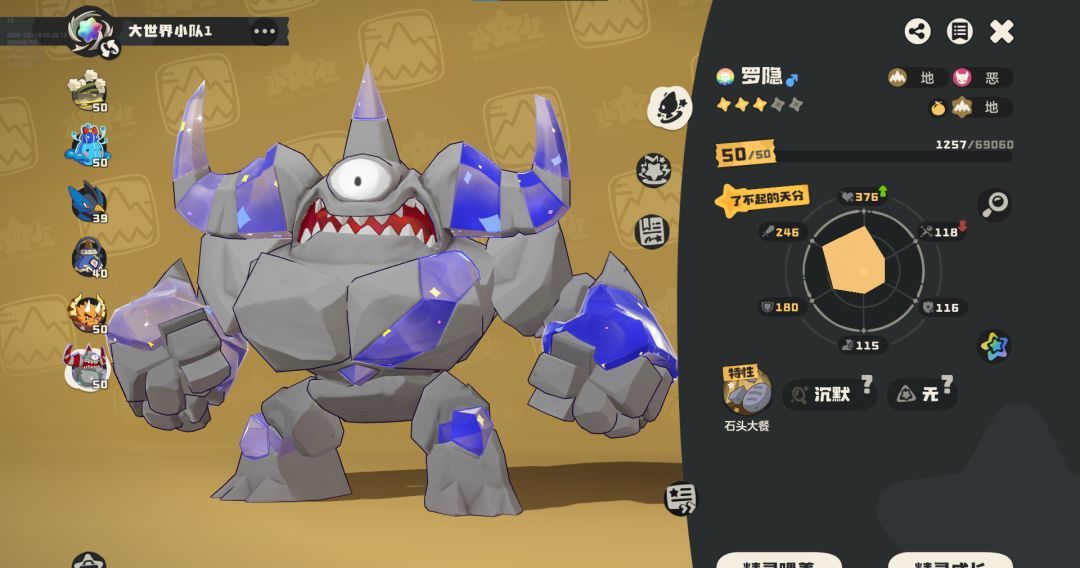This screenshot has width=1080, height=568.
Task: Select the level 40 dark round creature
Action: coord(88,258)
